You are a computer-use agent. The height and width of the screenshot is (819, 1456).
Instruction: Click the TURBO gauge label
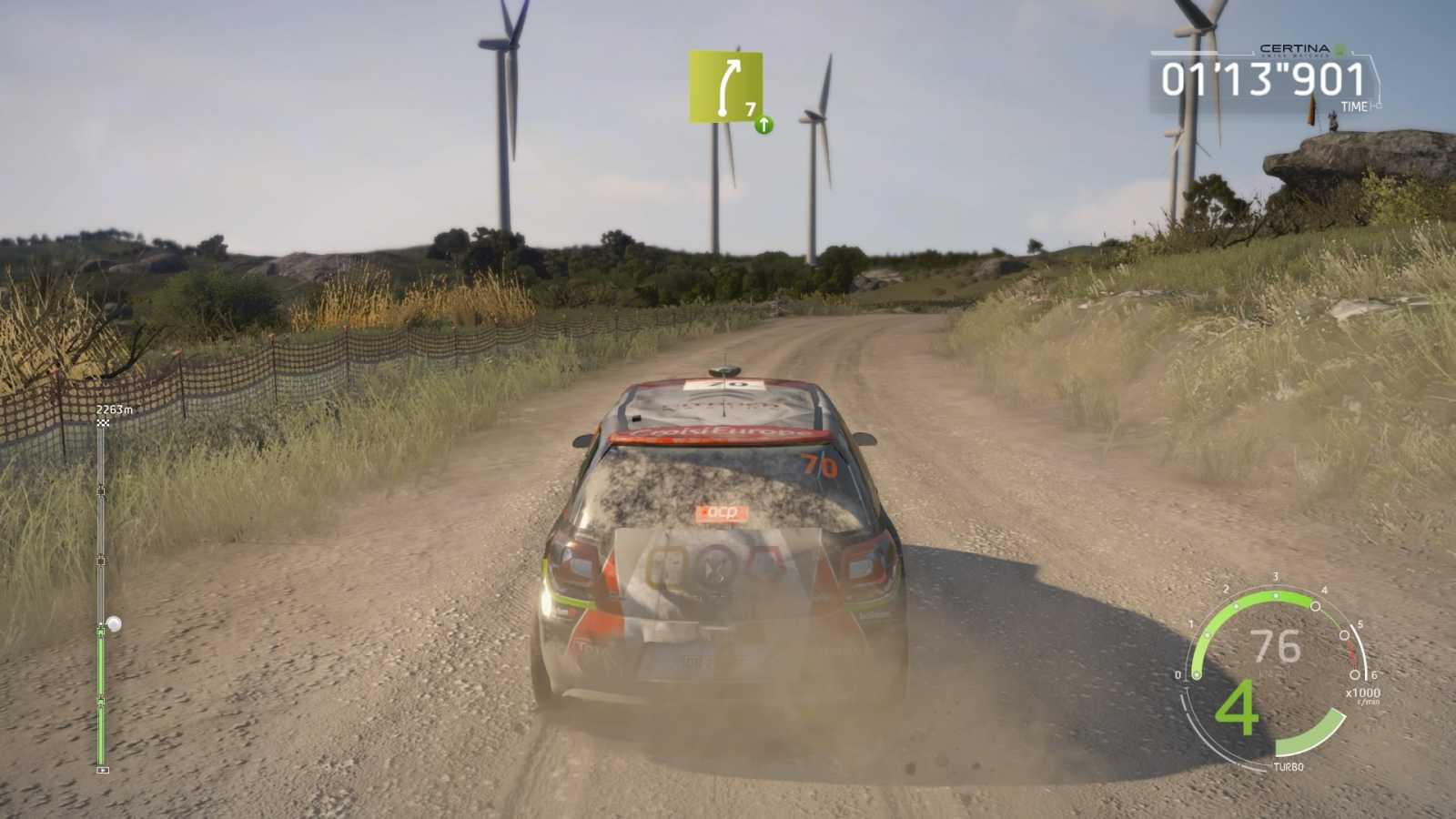(x=1290, y=767)
